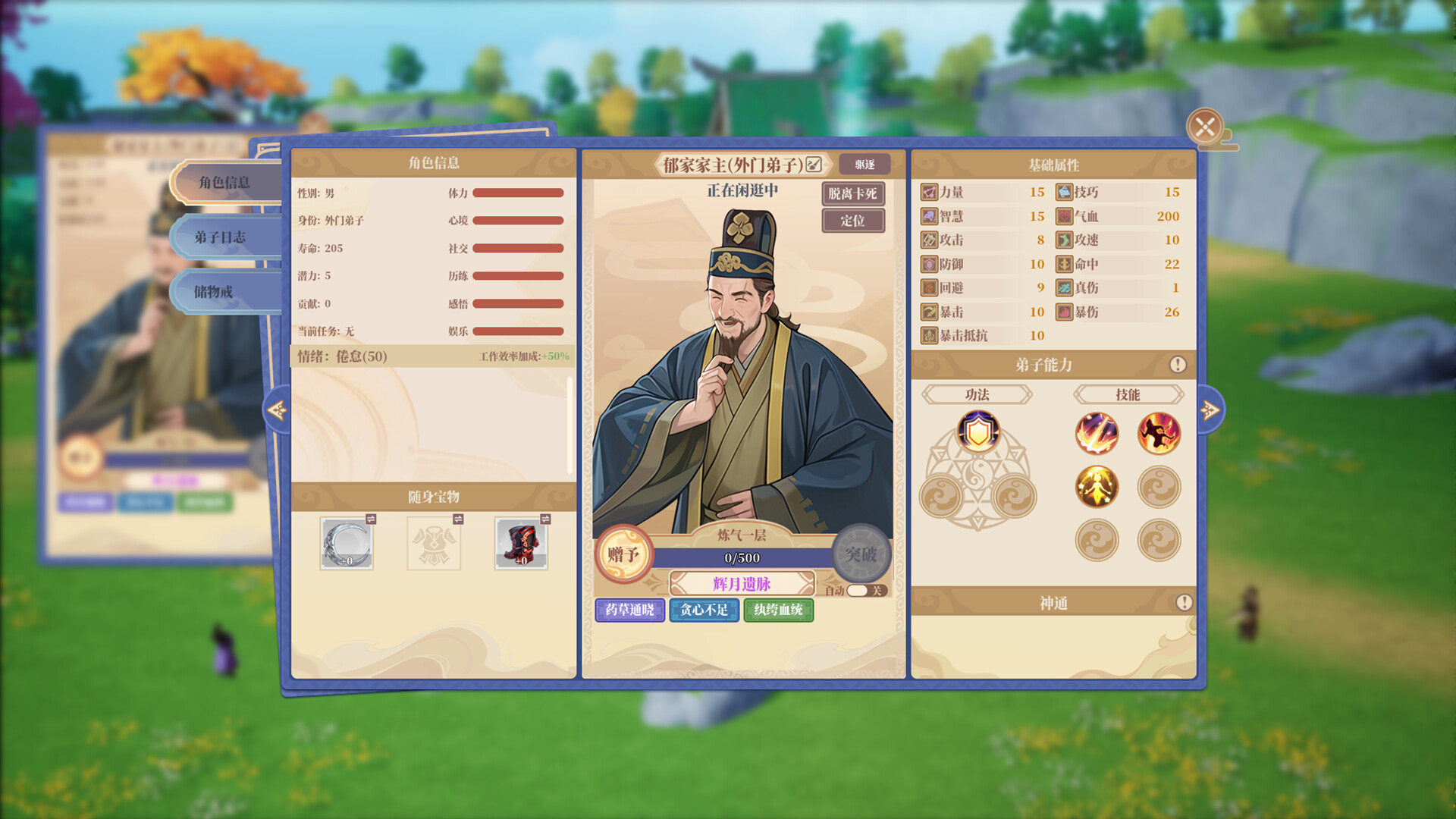
Task: Open the lightning strike skill icon under 技能
Action: point(1097,433)
